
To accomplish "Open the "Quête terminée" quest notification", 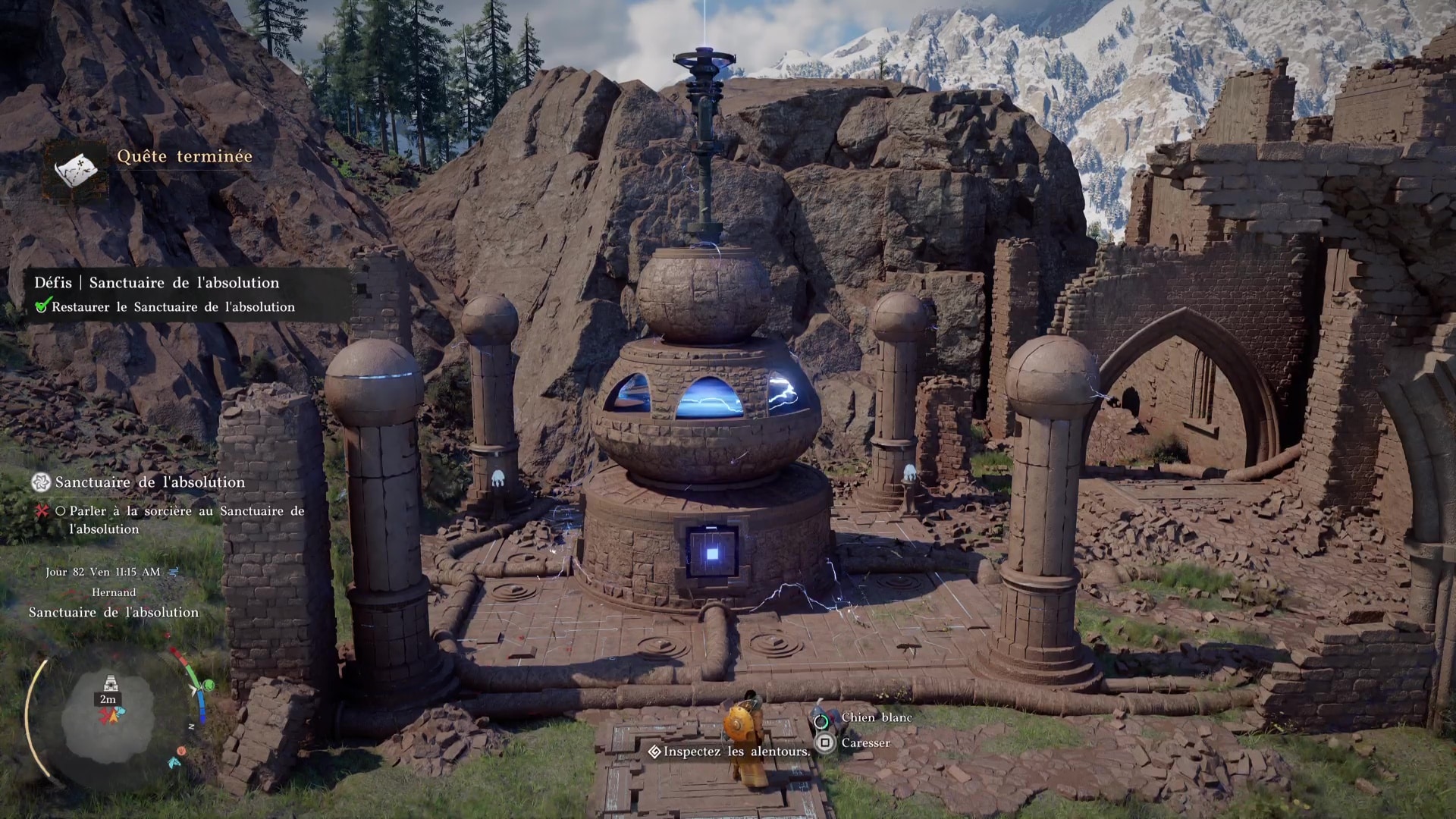I will coord(184,156).
